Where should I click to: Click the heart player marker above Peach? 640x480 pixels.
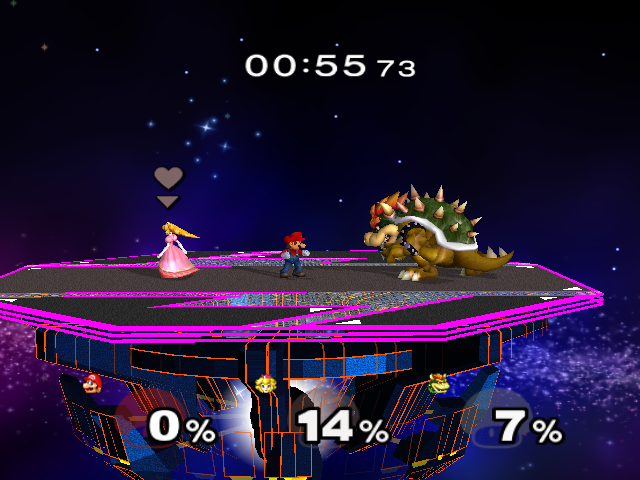pyautogui.click(x=168, y=179)
